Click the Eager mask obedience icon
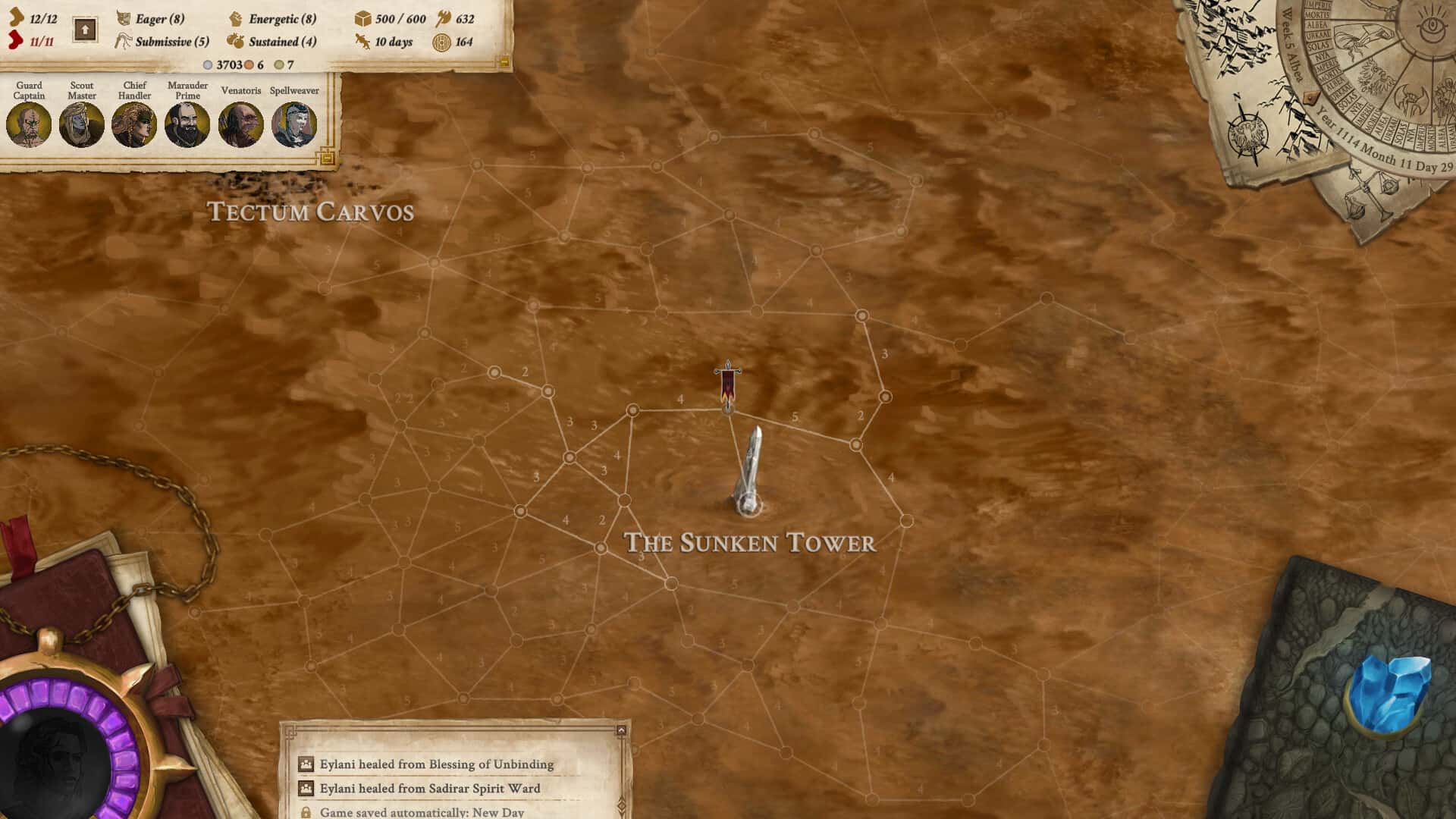The width and height of the screenshot is (1456, 819). pos(123,16)
